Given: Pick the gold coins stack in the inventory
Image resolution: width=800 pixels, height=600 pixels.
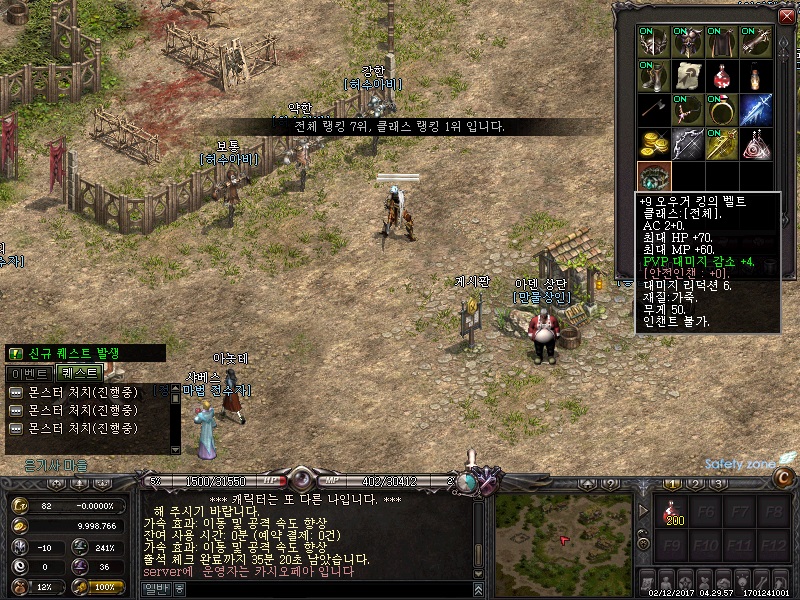Looking at the screenshot, I should click(x=655, y=144).
